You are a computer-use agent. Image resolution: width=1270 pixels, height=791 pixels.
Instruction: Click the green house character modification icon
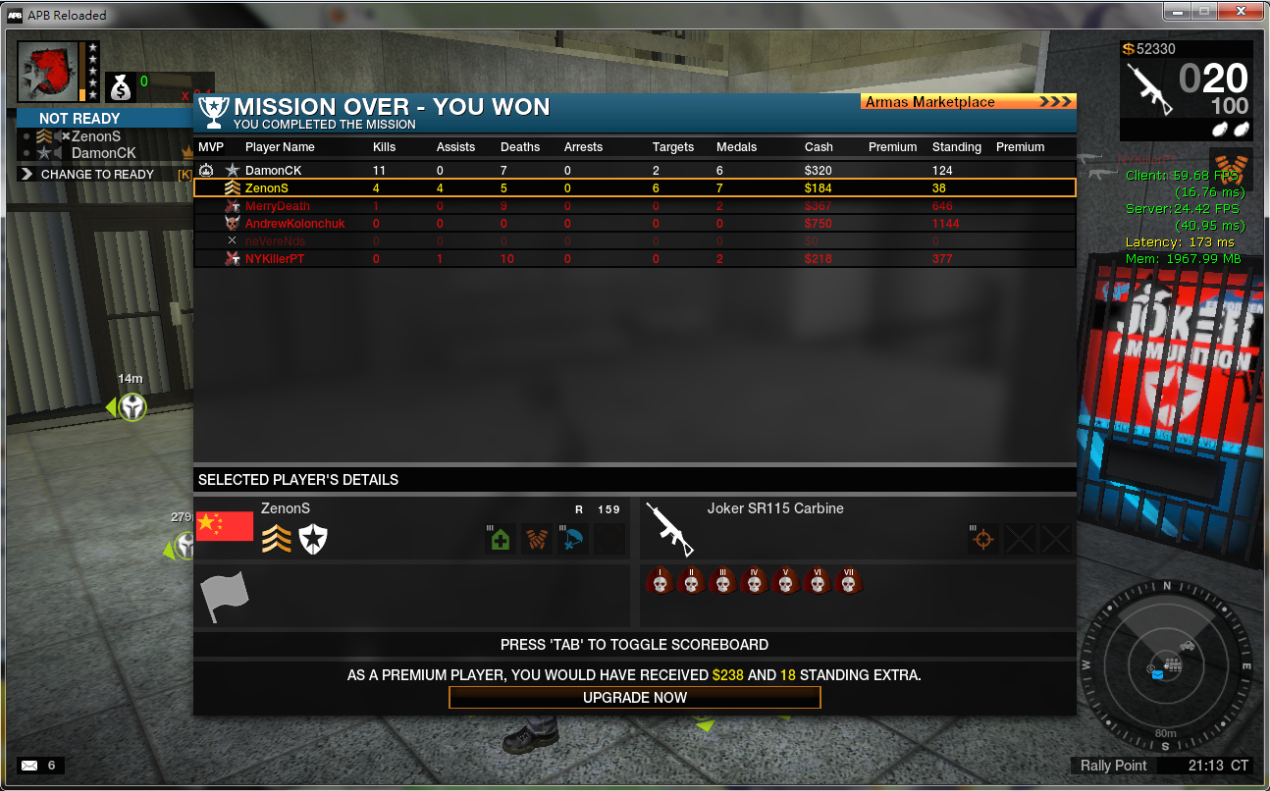(500, 539)
